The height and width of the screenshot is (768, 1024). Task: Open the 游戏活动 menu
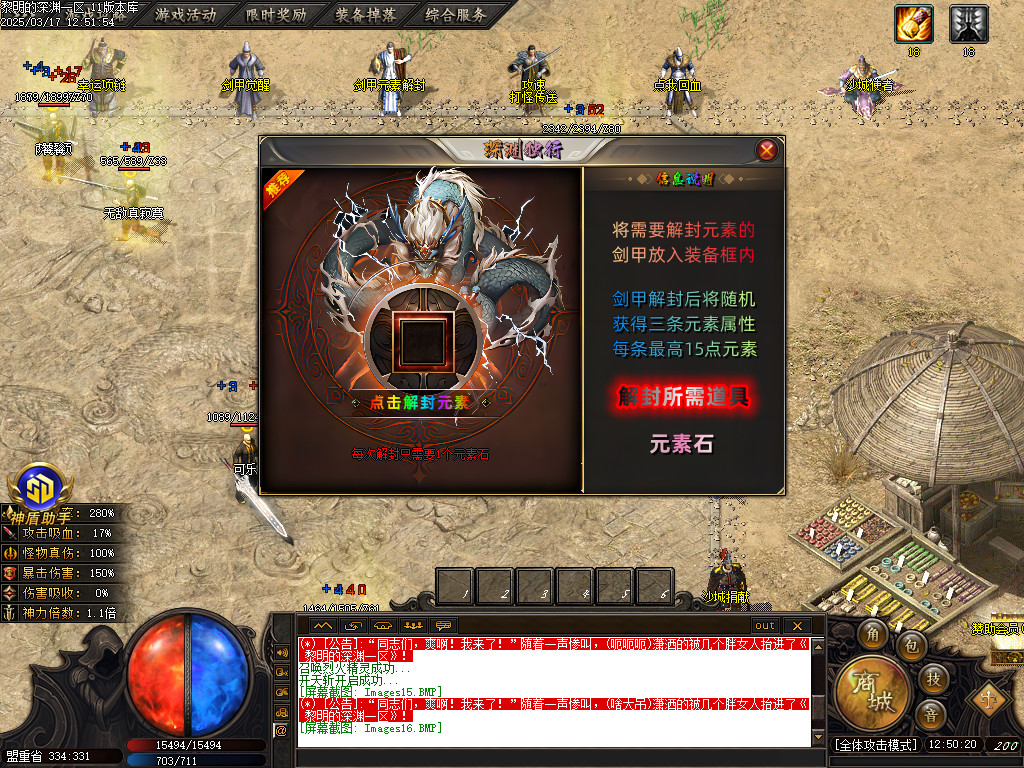[x=185, y=14]
